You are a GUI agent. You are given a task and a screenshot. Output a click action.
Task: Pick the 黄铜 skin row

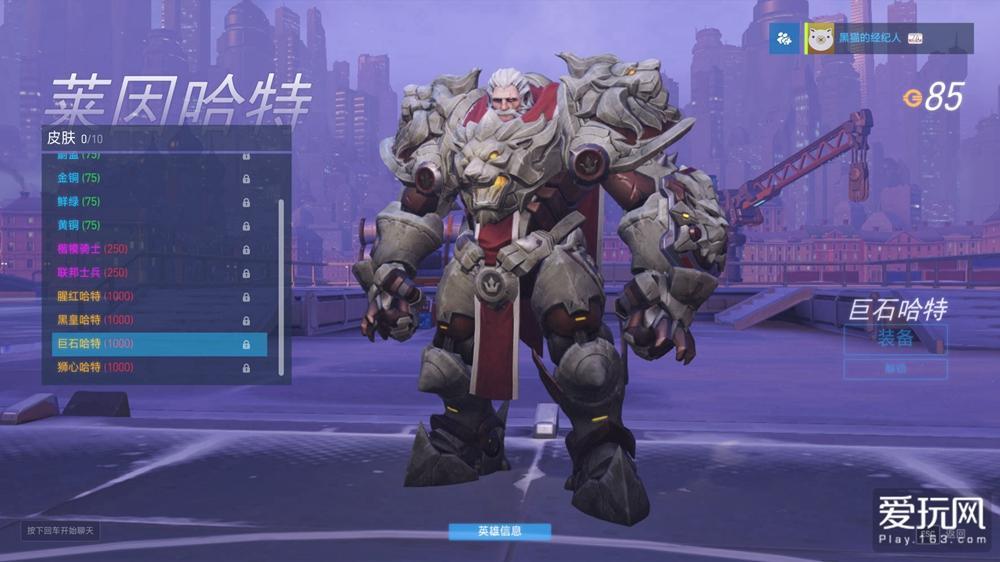point(150,225)
